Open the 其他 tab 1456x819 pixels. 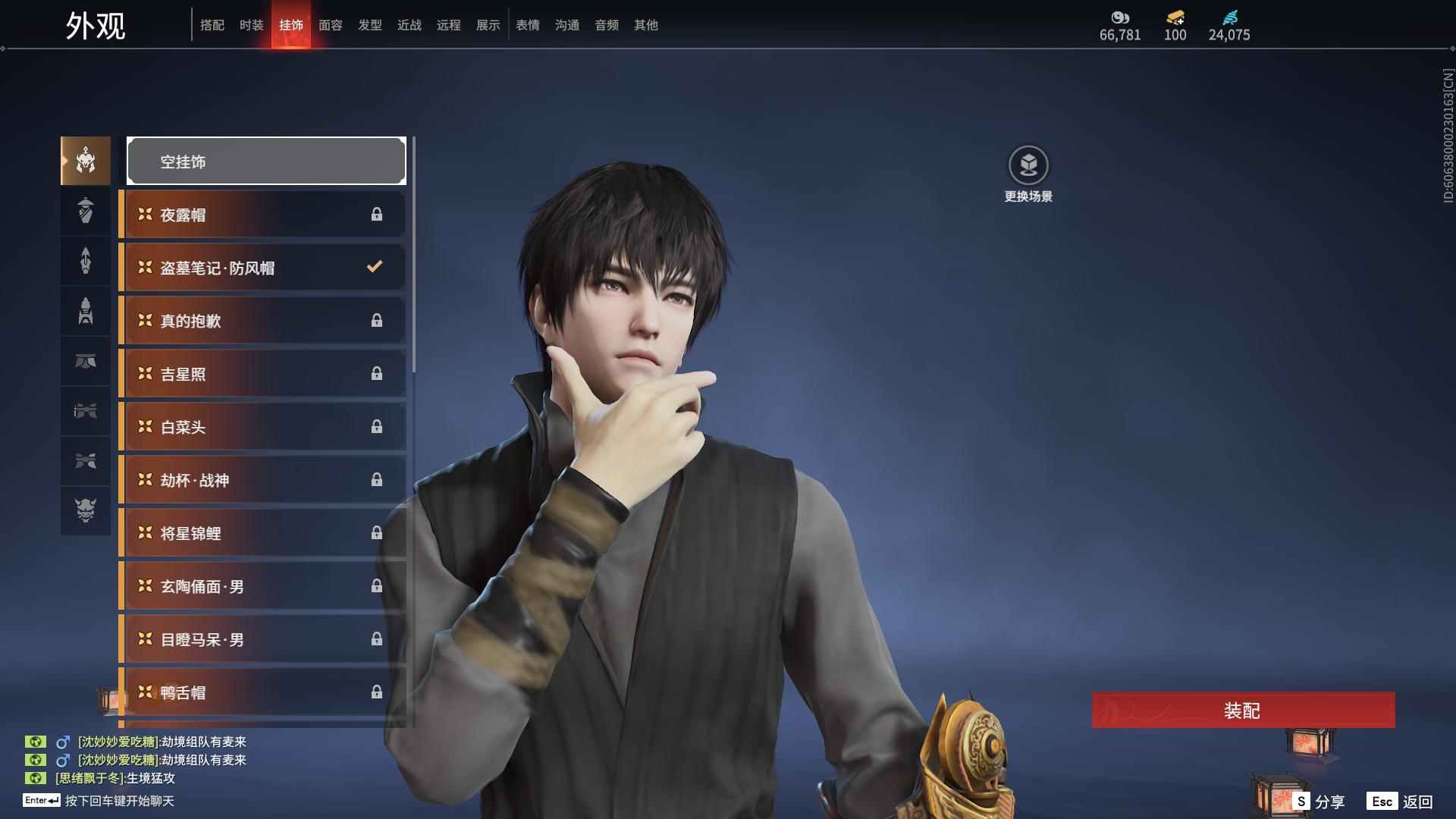pos(646,25)
